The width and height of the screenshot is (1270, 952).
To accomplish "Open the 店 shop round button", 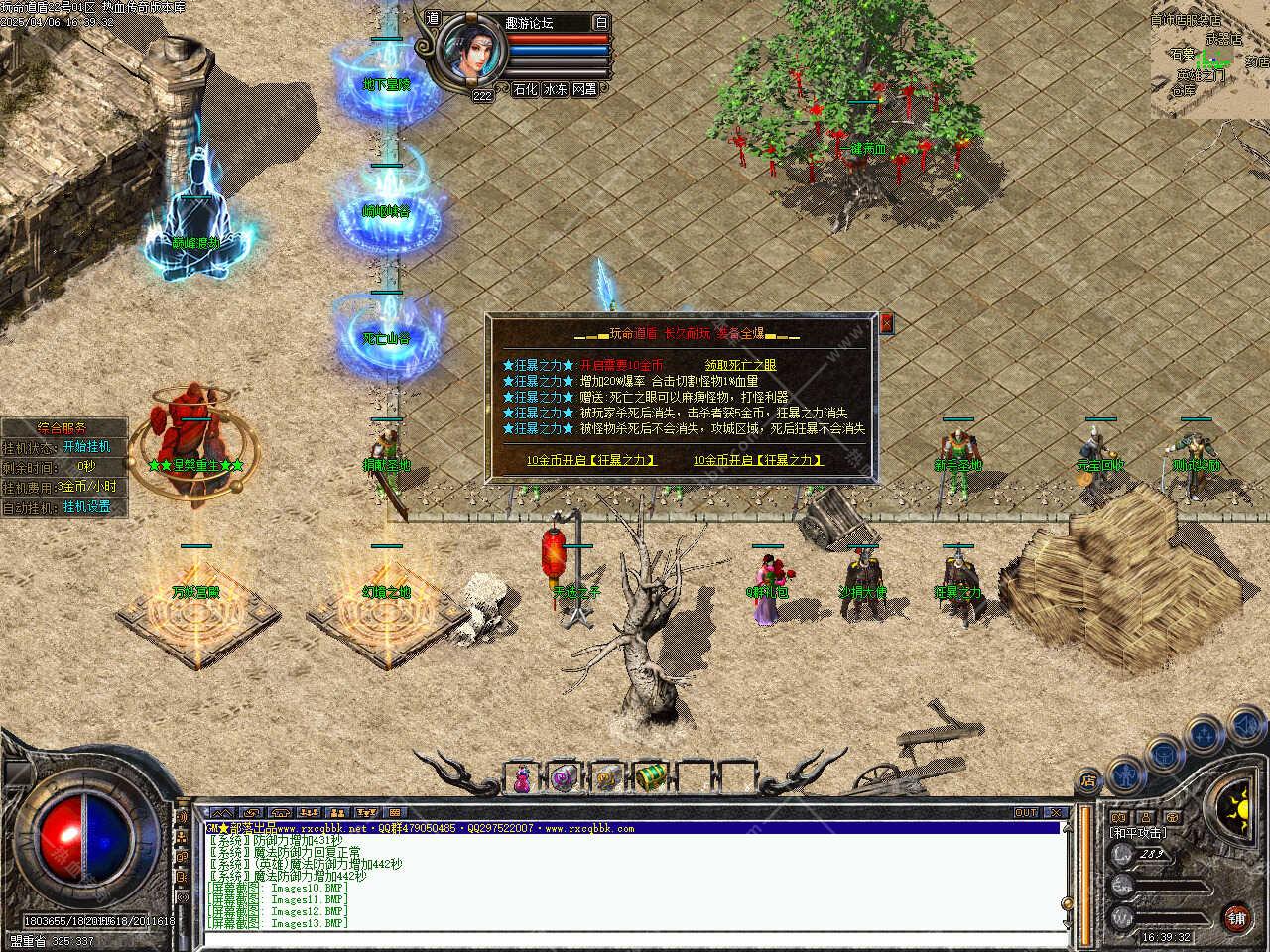I will (x=1088, y=780).
